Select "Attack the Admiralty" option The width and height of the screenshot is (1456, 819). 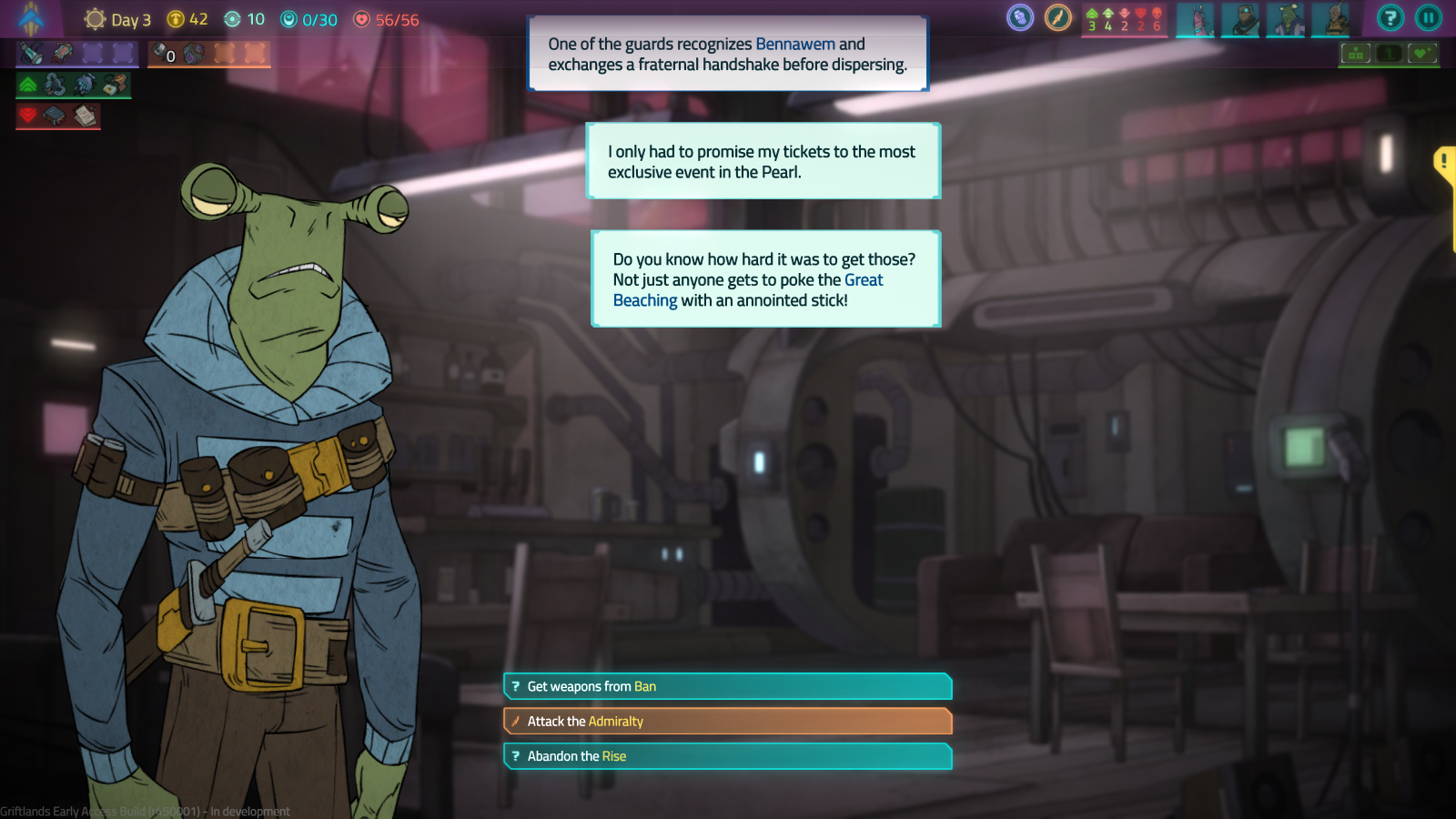point(727,722)
